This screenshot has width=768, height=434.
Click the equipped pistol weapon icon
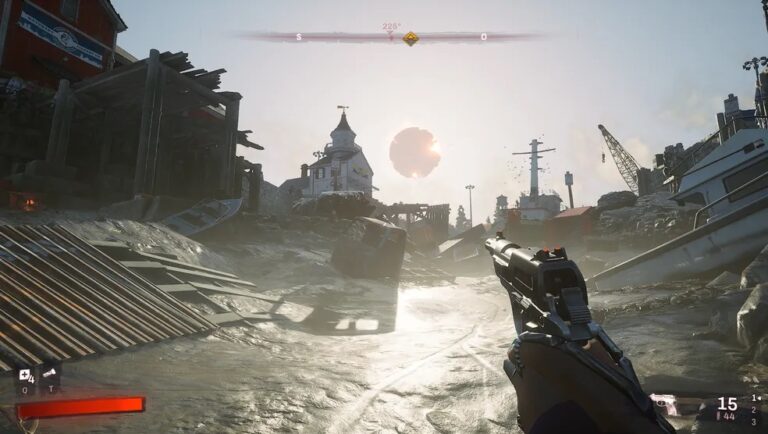(x=664, y=404)
